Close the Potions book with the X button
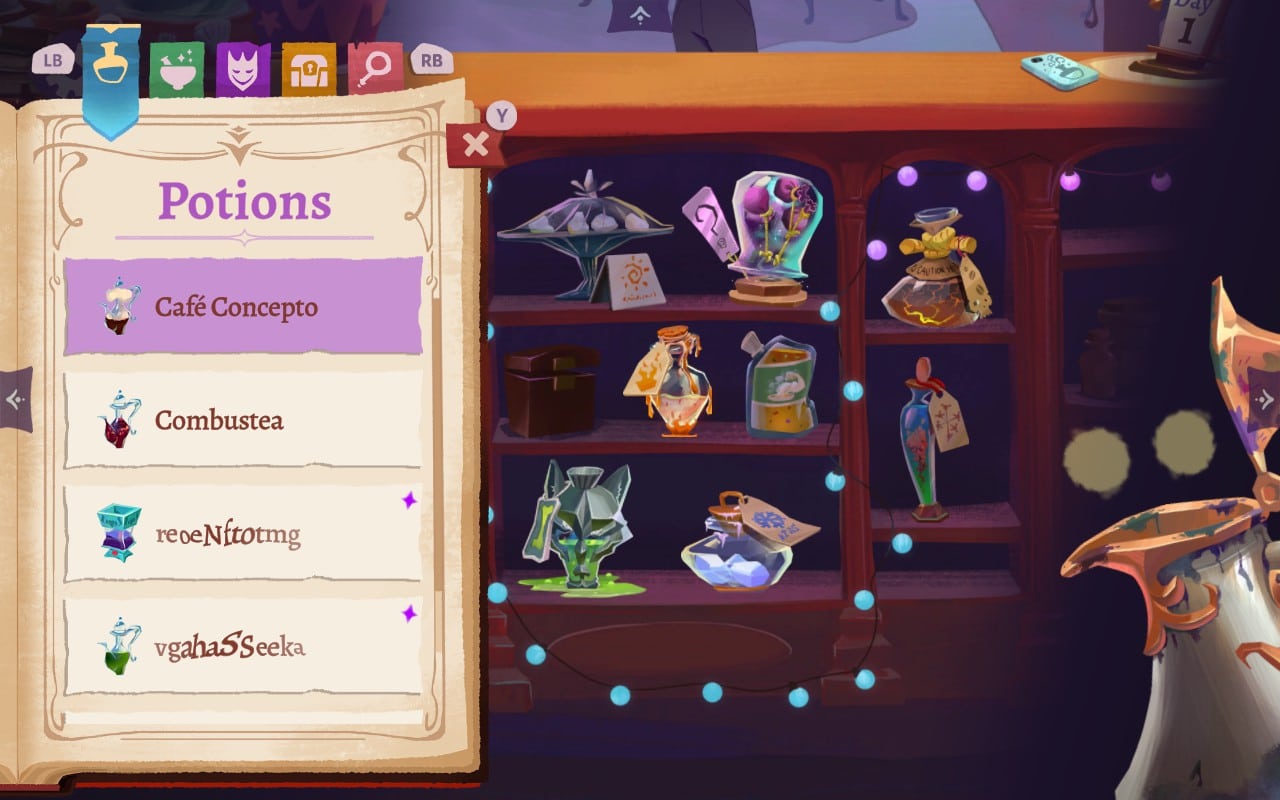The height and width of the screenshot is (800, 1280). [x=474, y=141]
